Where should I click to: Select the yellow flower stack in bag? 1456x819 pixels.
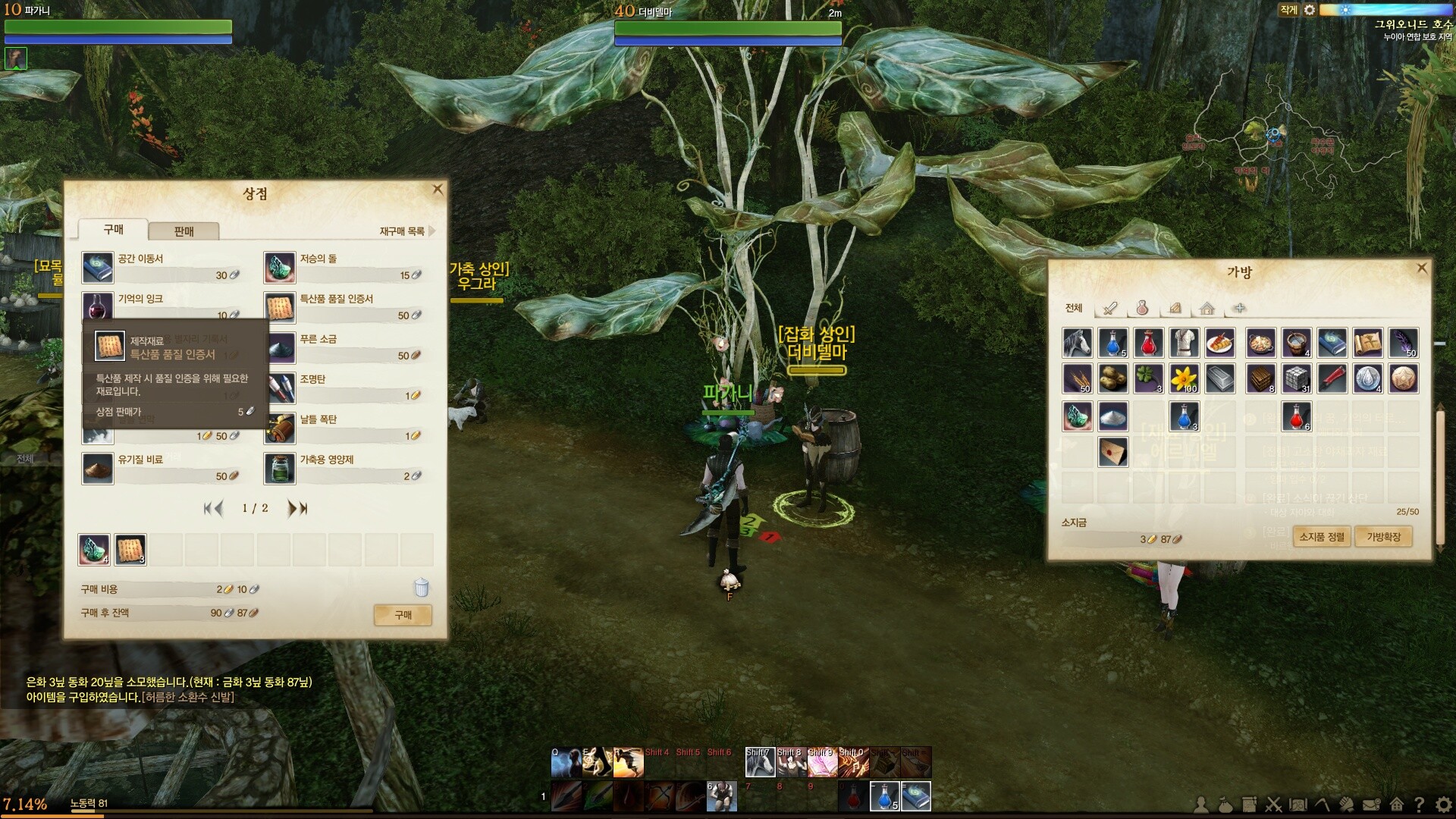[x=1185, y=378]
